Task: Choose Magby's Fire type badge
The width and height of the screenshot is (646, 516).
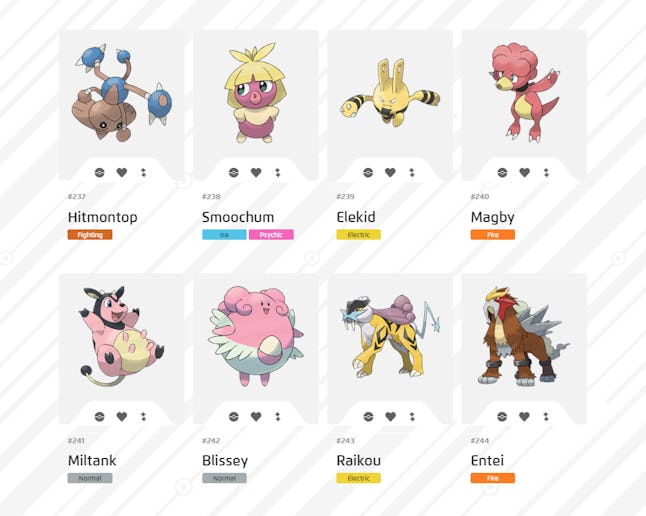Action: pos(492,235)
